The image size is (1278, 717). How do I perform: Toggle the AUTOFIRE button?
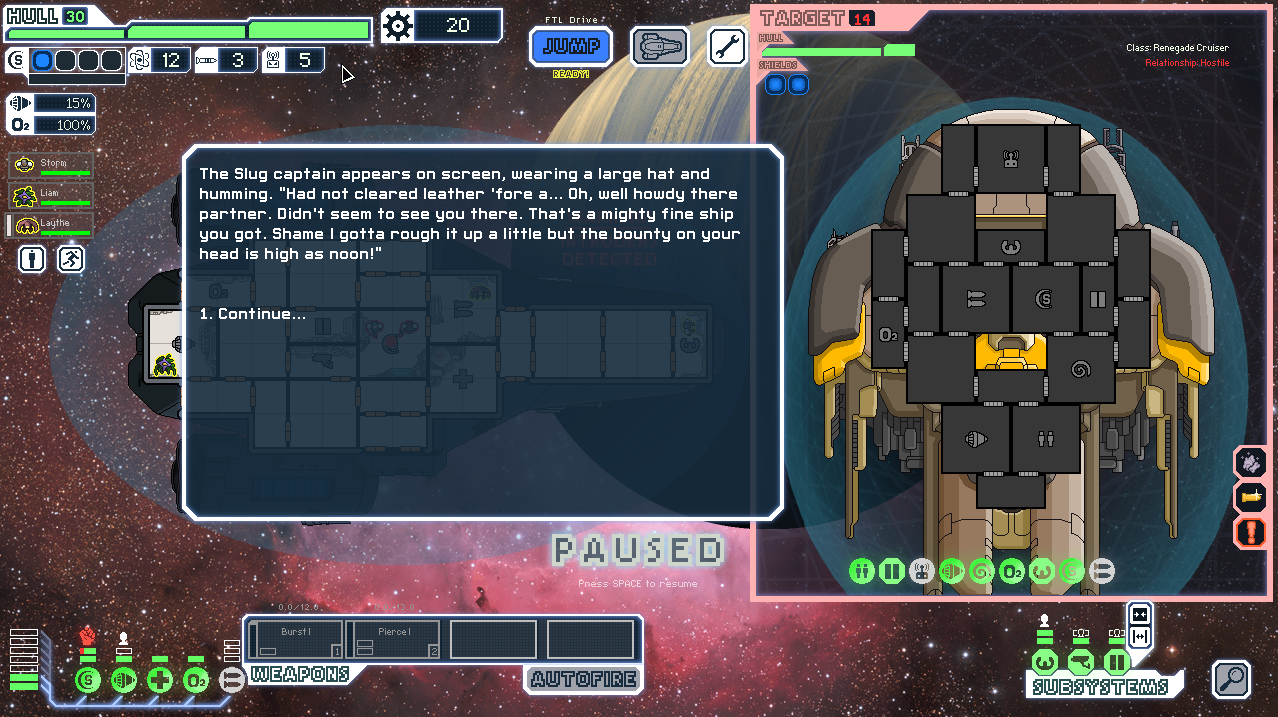583,680
